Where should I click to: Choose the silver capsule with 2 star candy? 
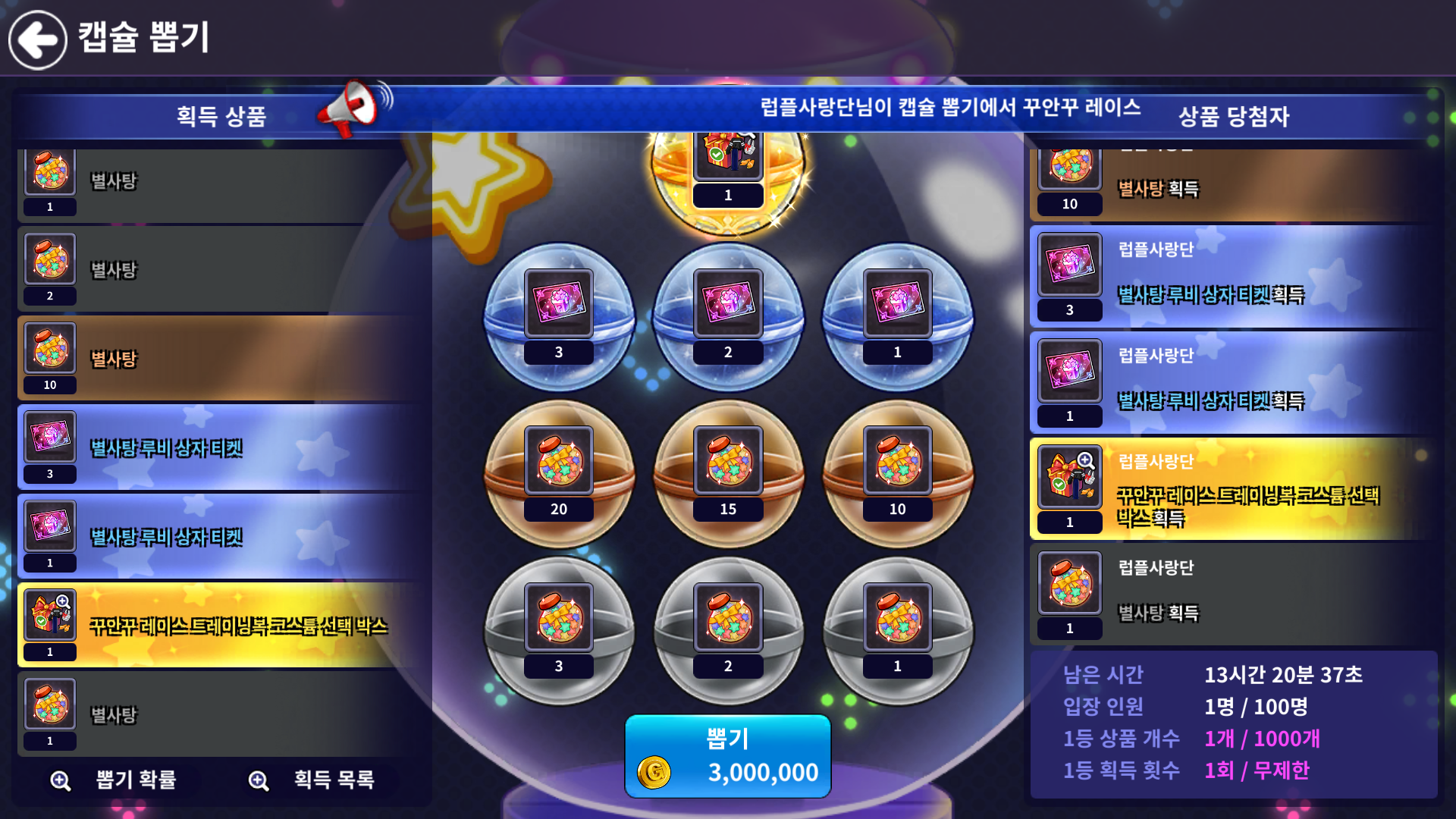728,630
